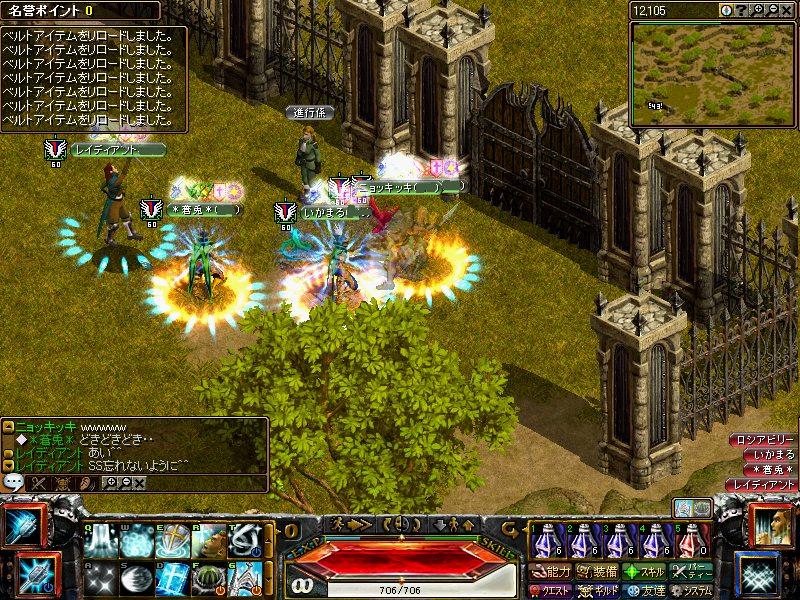
Task: Use the red potion in belt slot 5
Action: (691, 541)
